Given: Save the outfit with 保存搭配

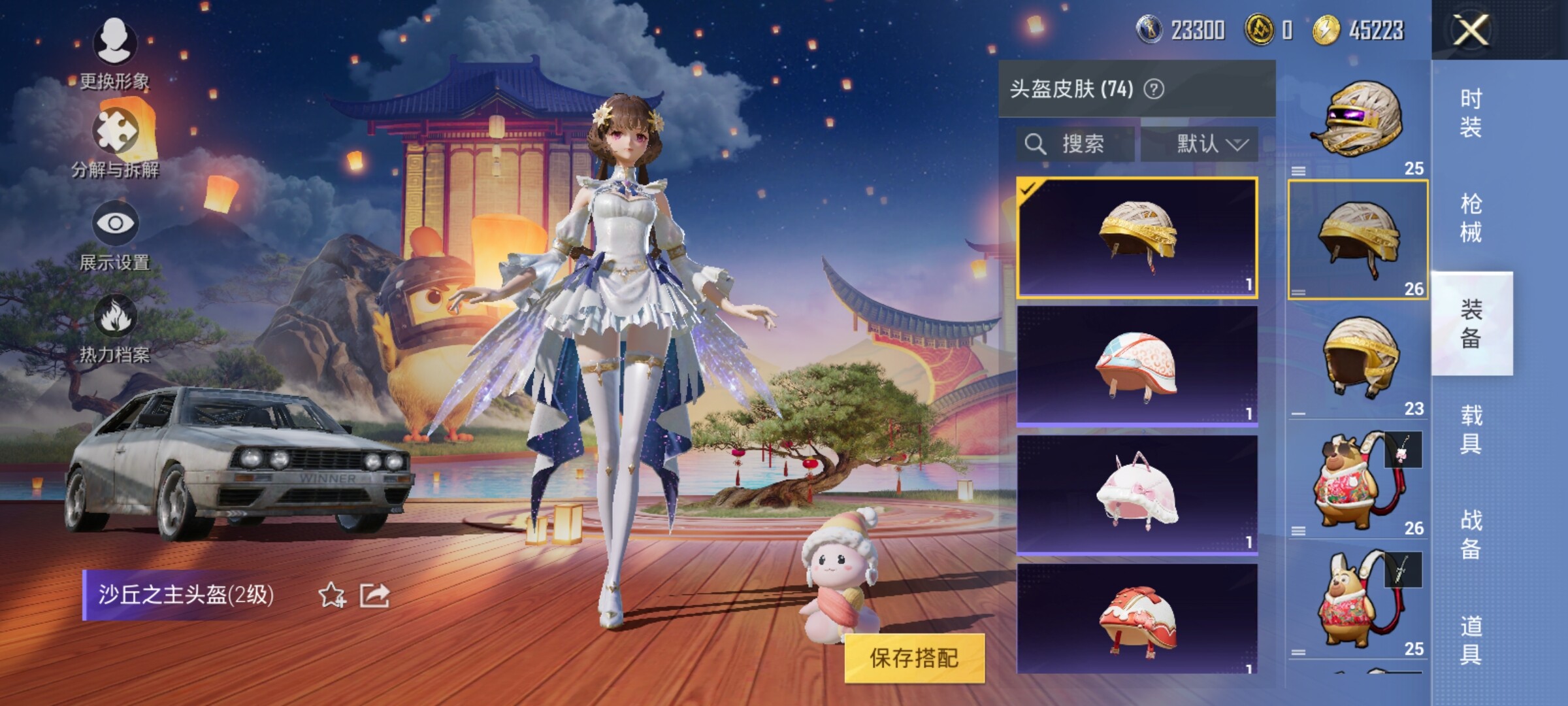Looking at the screenshot, I should point(914,658).
